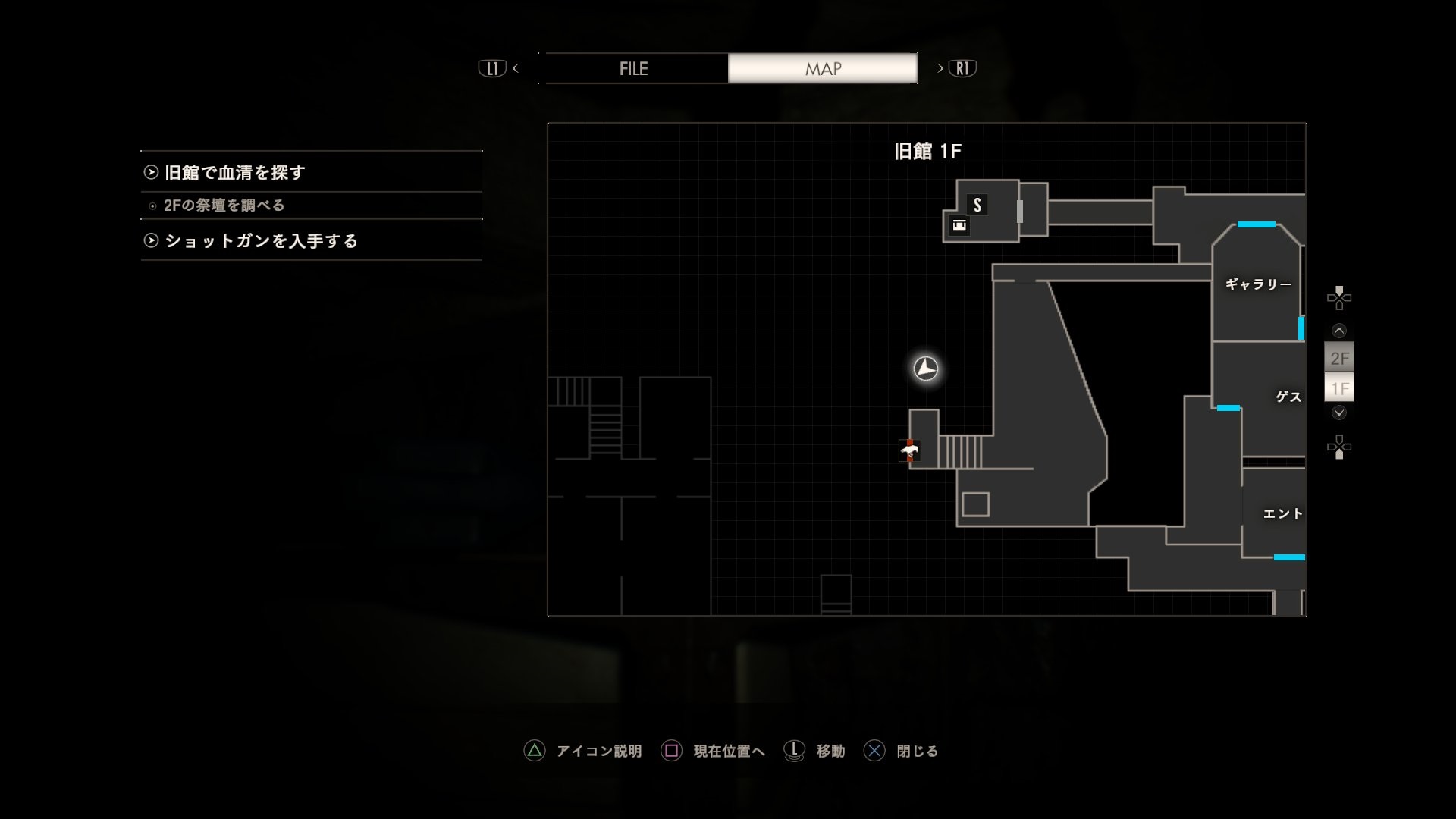1456x819 pixels.
Task: Select the player position arrow marker
Action: [x=926, y=369]
